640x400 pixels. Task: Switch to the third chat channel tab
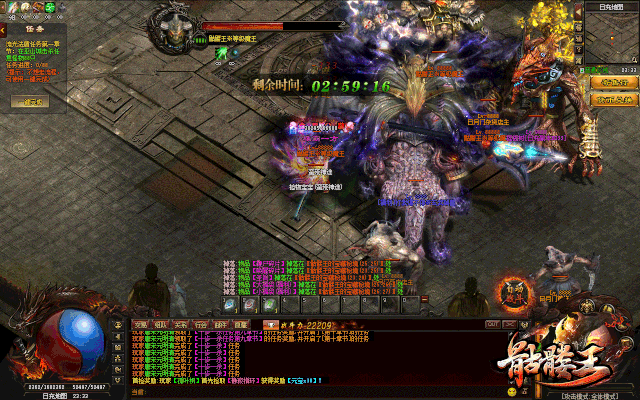pyautogui.click(x=180, y=324)
